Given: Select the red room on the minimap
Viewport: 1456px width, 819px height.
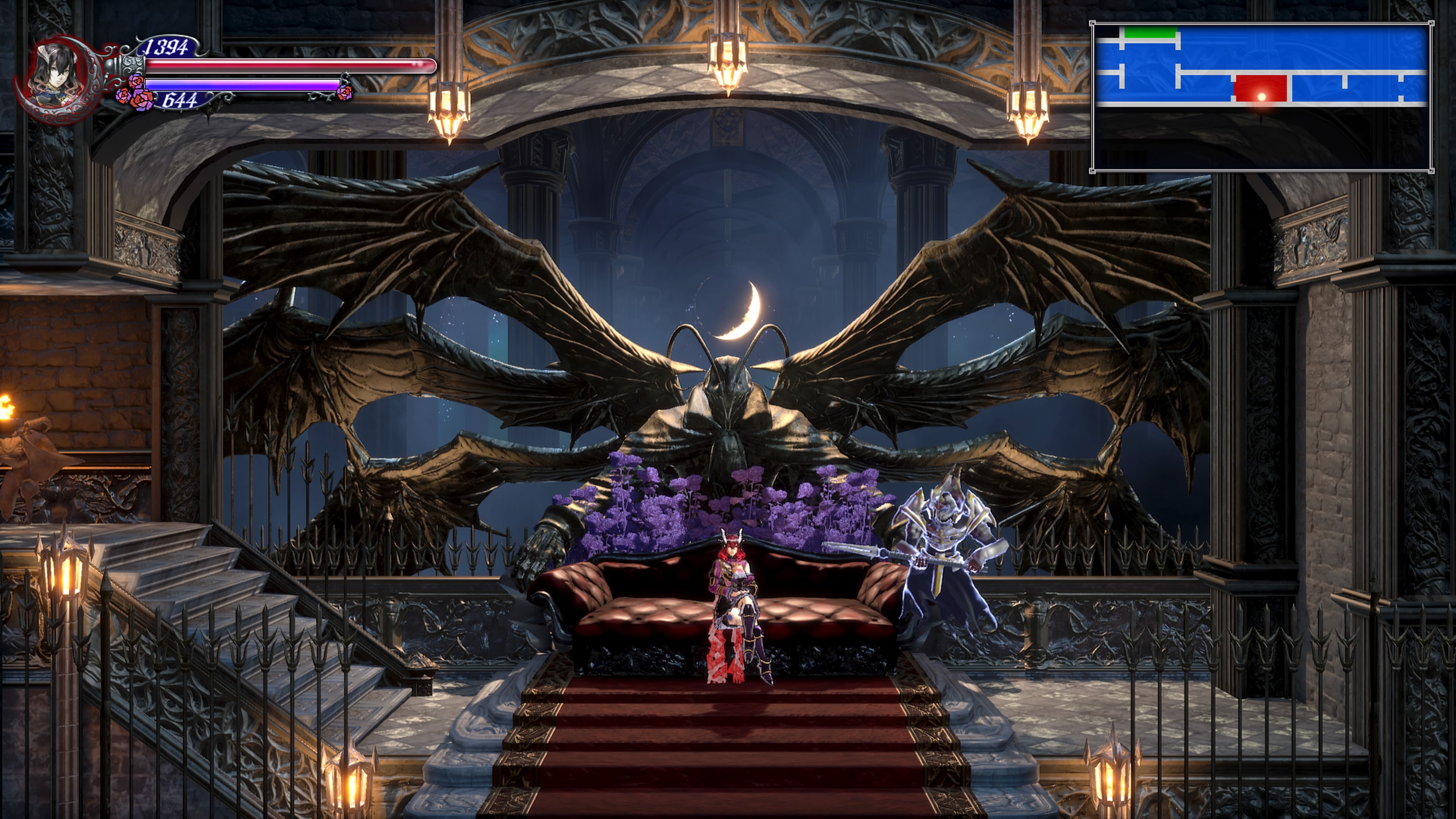Looking at the screenshot, I should pyautogui.click(x=1260, y=89).
